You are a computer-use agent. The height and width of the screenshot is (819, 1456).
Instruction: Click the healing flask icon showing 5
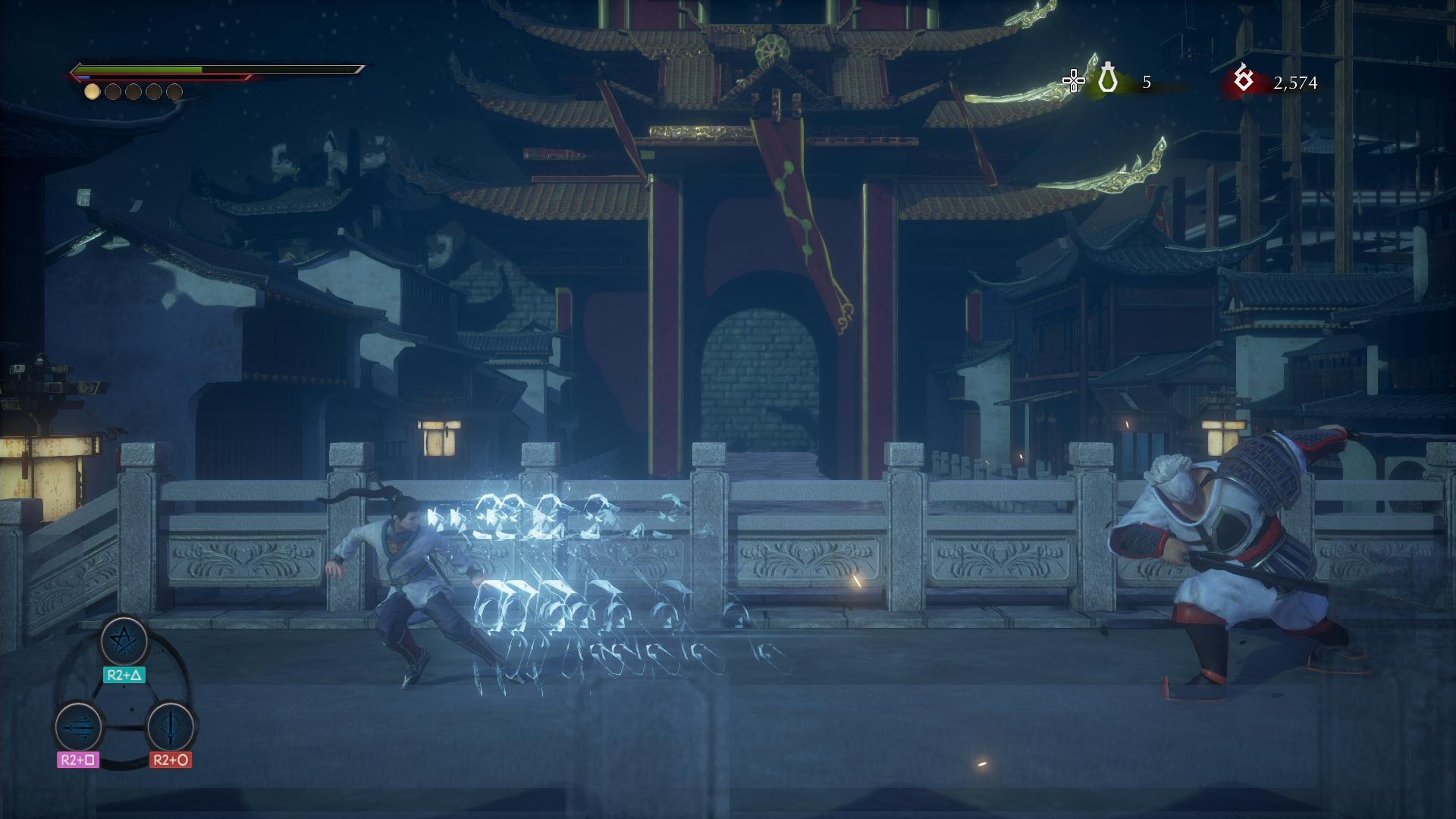pos(1108,78)
